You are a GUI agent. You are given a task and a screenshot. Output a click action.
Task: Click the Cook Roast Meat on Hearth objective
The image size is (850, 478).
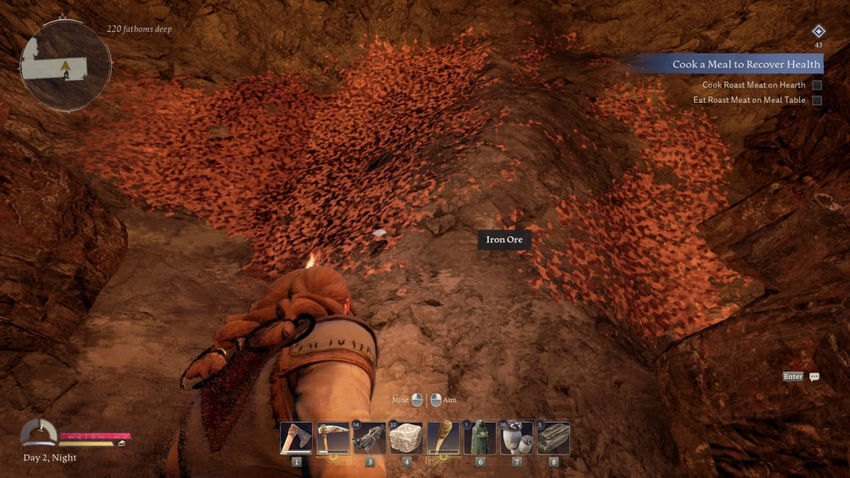click(x=753, y=85)
